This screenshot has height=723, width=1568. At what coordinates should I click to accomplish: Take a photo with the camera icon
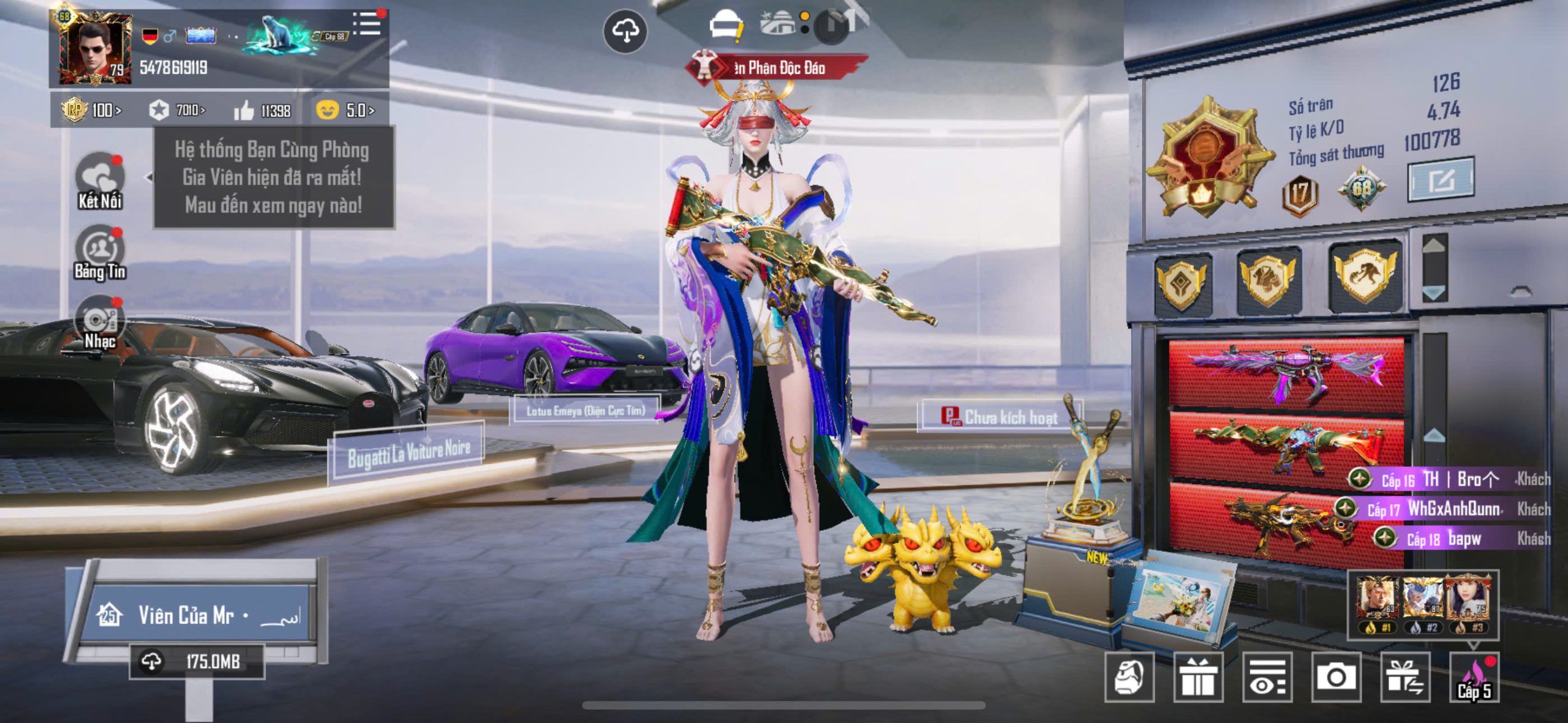[x=1336, y=677]
